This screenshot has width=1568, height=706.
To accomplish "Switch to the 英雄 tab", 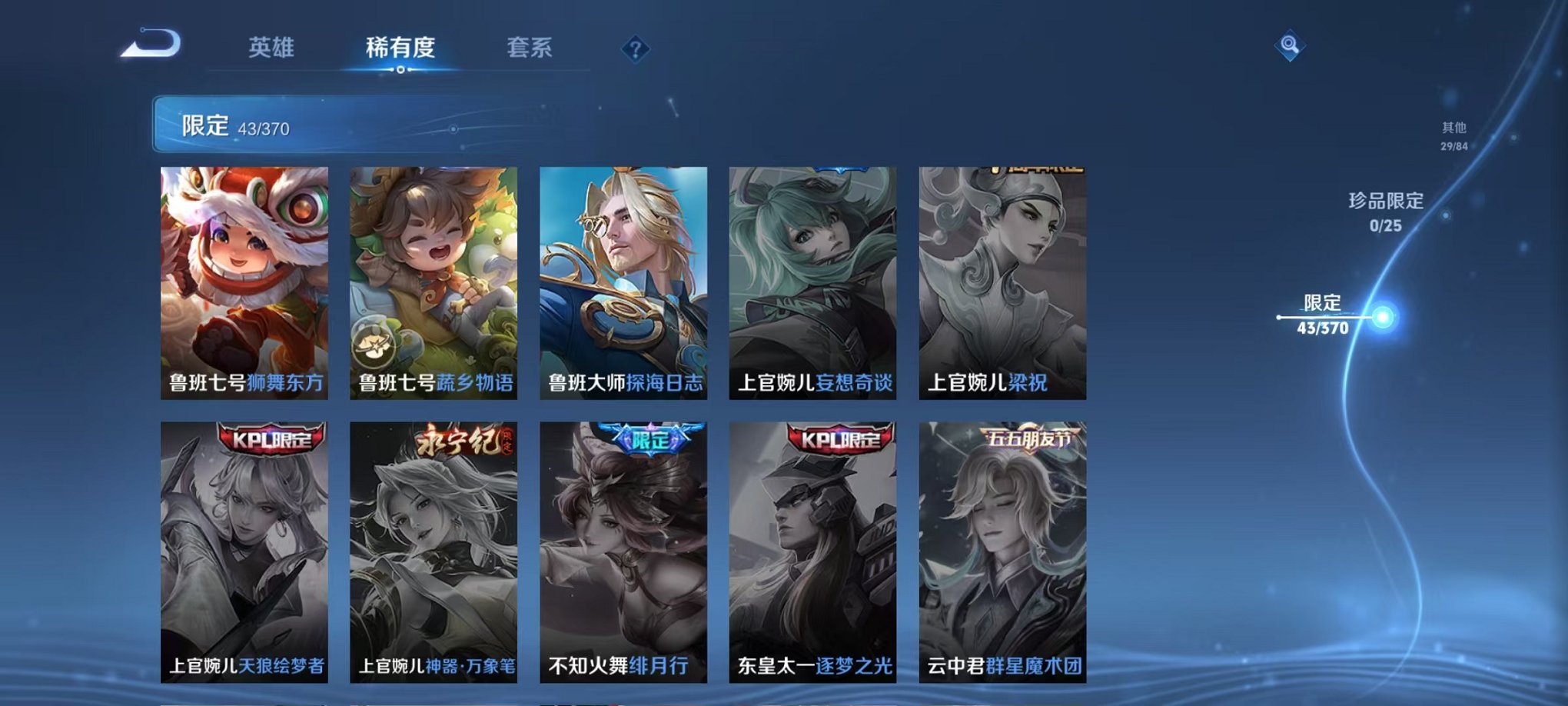I will point(273,46).
